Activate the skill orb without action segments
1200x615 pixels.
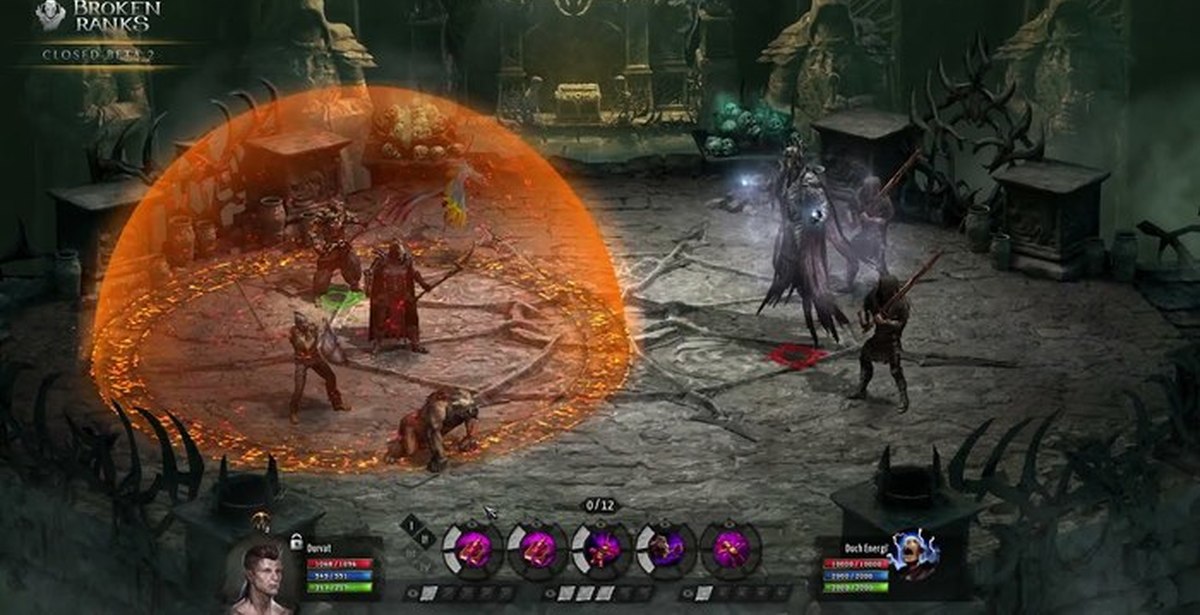[730, 549]
